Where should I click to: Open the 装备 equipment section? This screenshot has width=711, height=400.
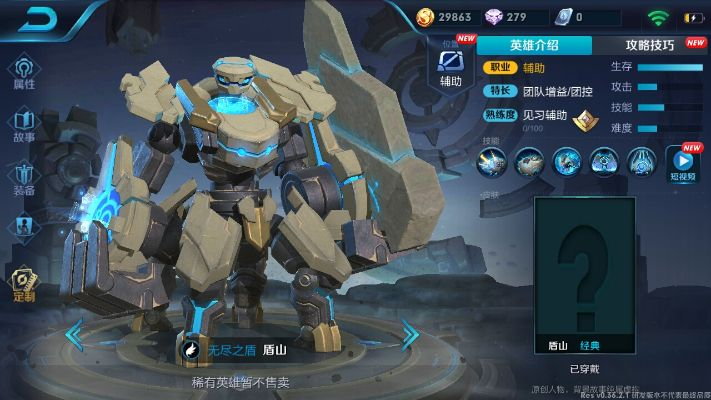tap(24, 178)
